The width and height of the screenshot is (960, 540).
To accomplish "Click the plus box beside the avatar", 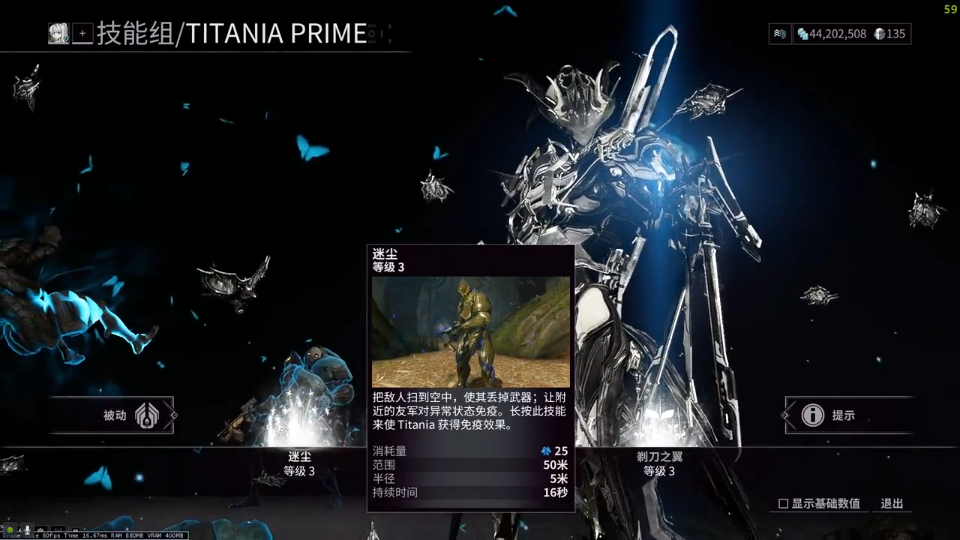I will tap(83, 33).
